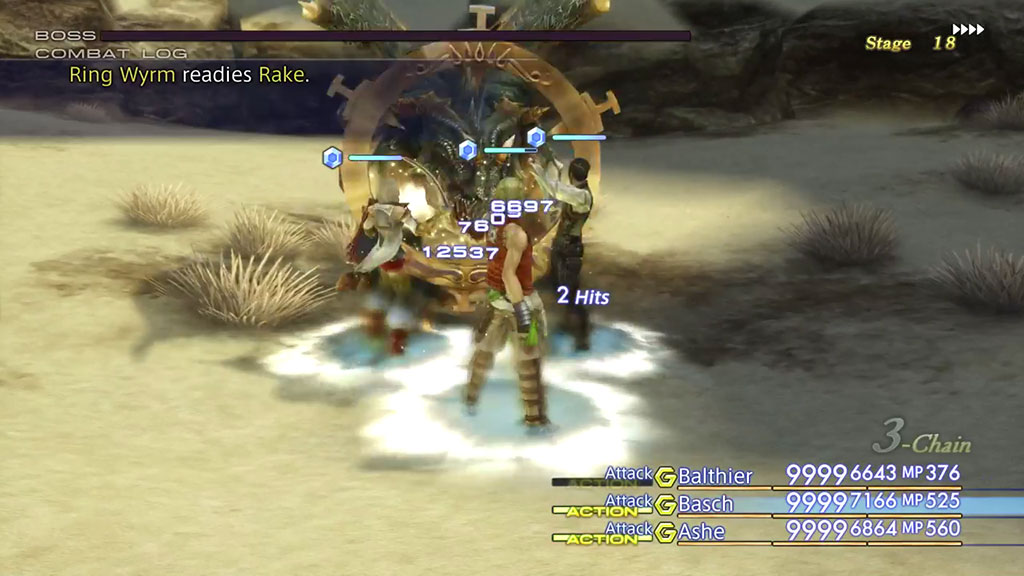Choose Ashe's party row name
Viewport: 1024px width, 576px height.
701,532
